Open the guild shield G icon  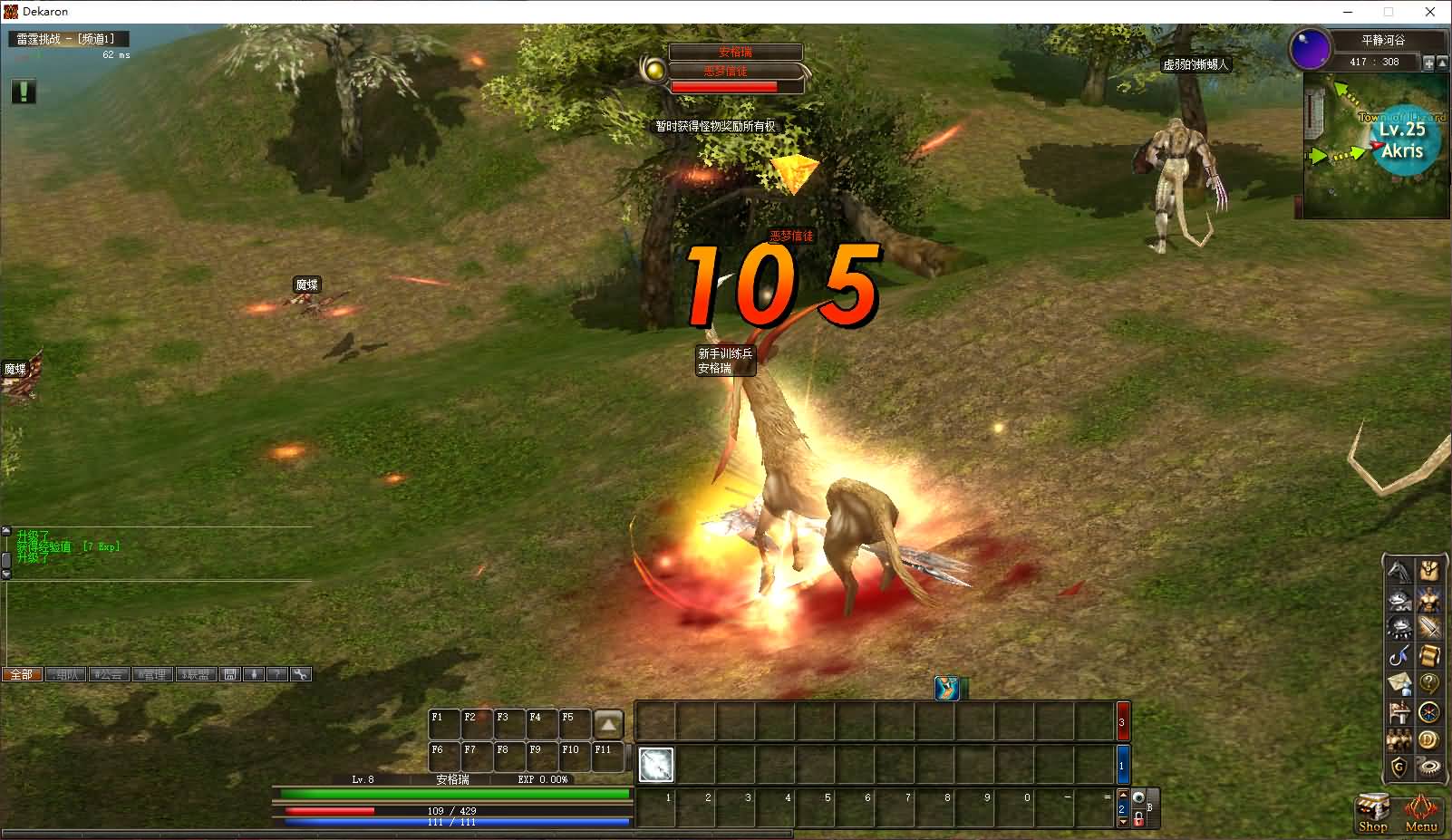click(x=1400, y=768)
